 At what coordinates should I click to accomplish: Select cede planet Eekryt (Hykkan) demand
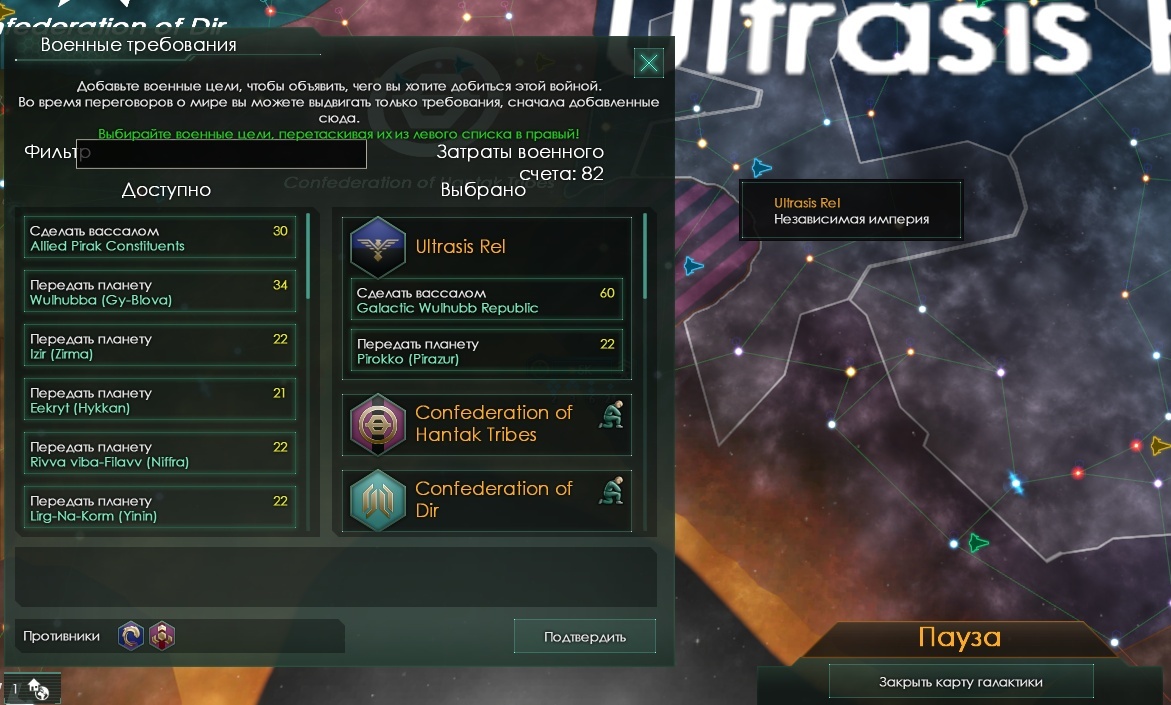160,400
